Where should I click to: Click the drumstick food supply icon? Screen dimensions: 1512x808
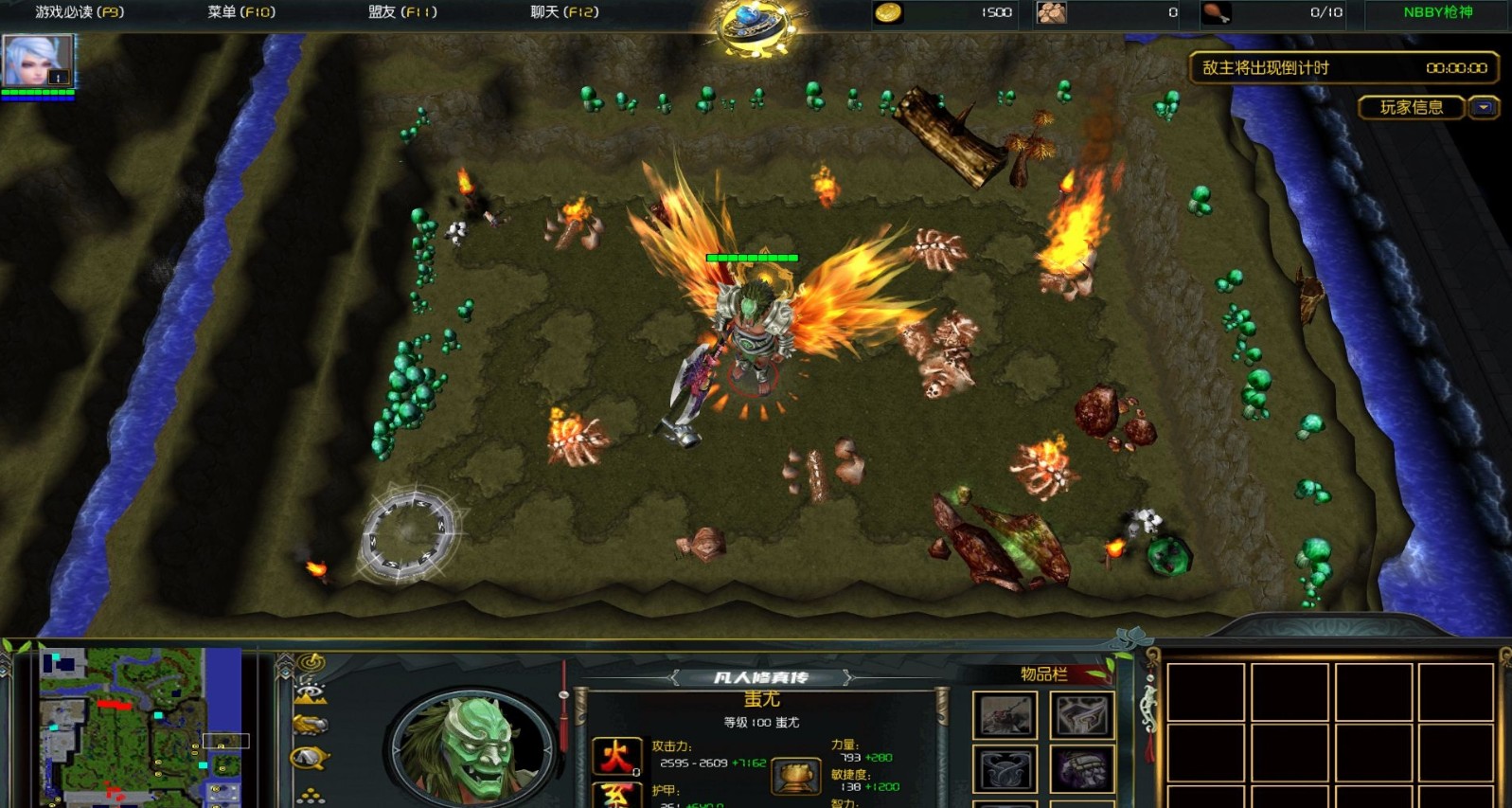pyautogui.click(x=1215, y=12)
